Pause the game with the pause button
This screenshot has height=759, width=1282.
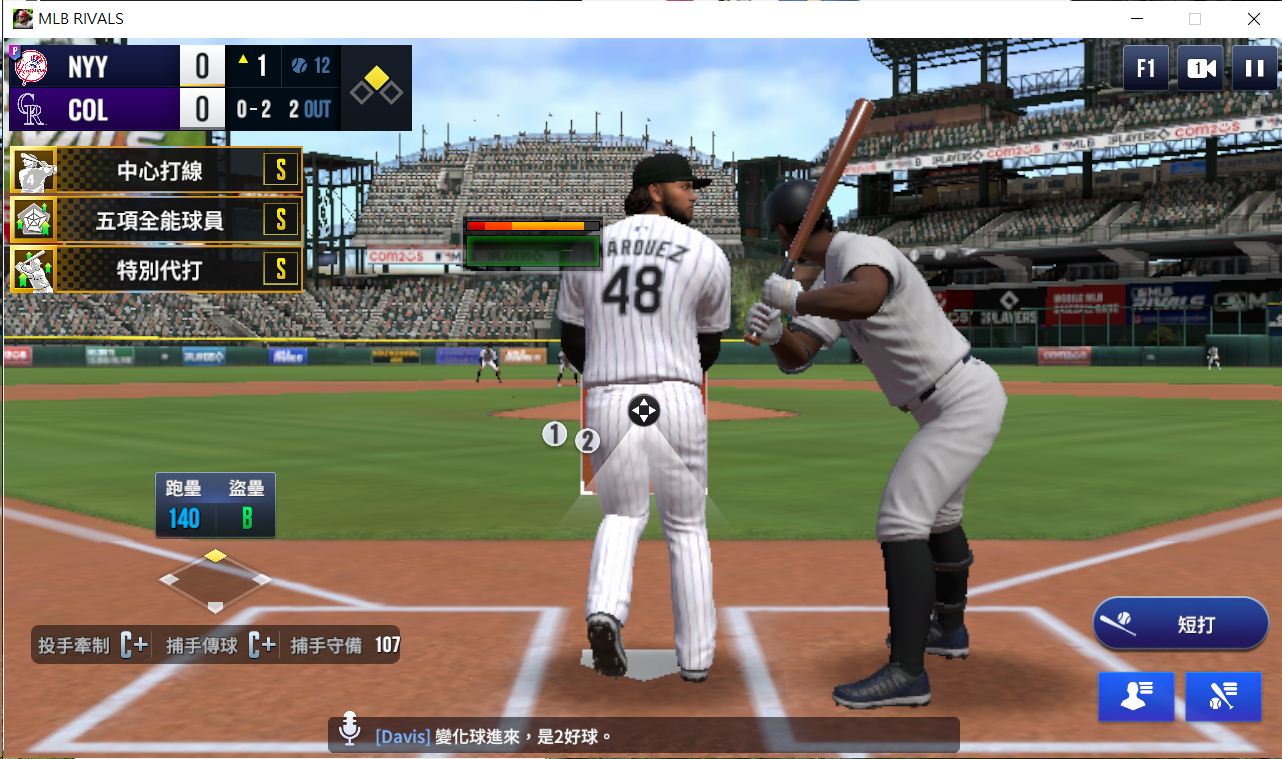pyautogui.click(x=1254, y=68)
